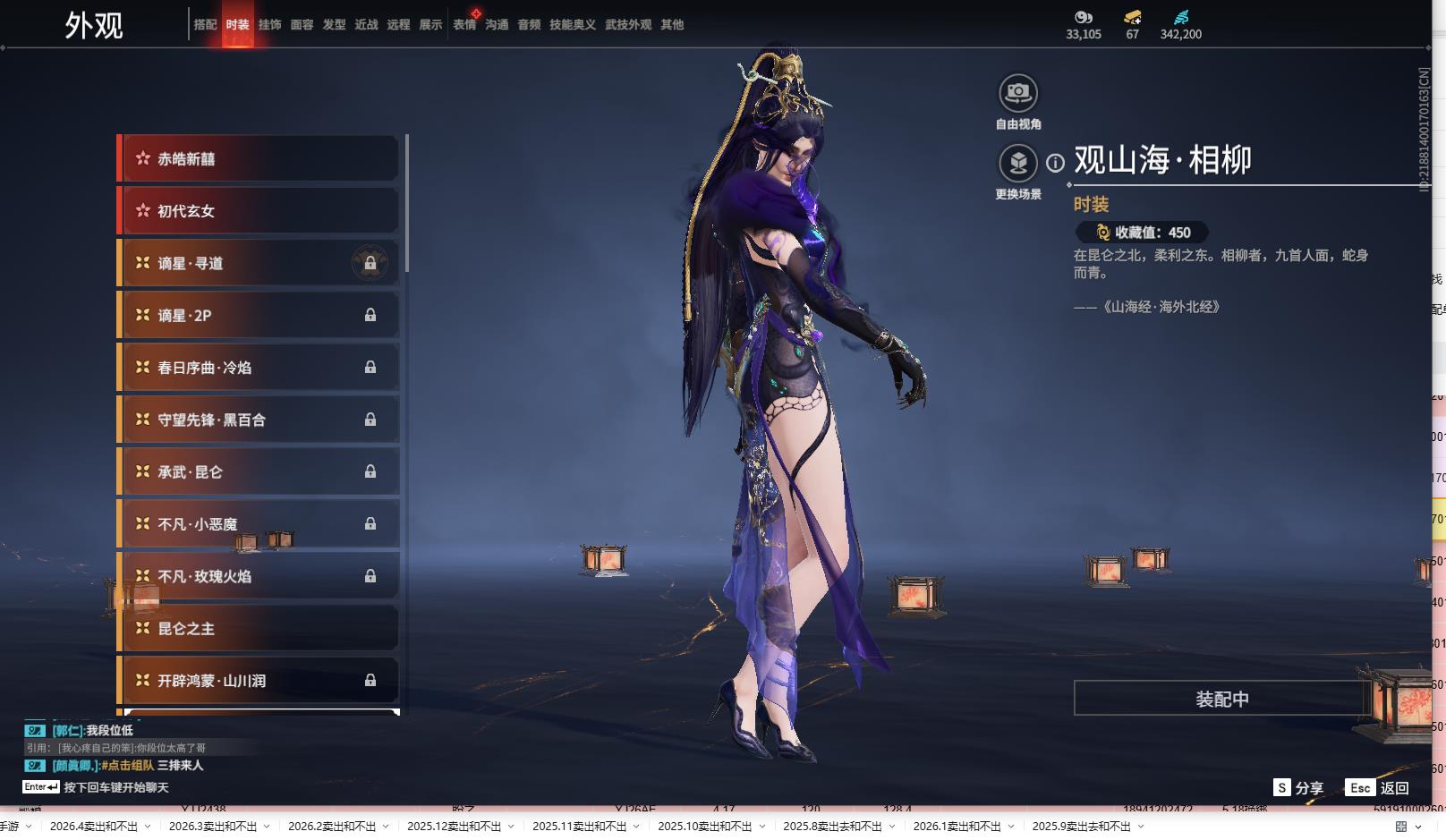Screen dimensions: 1446x840
Task: Select the locked 滴星·寻道 outfit
Action: point(259,263)
